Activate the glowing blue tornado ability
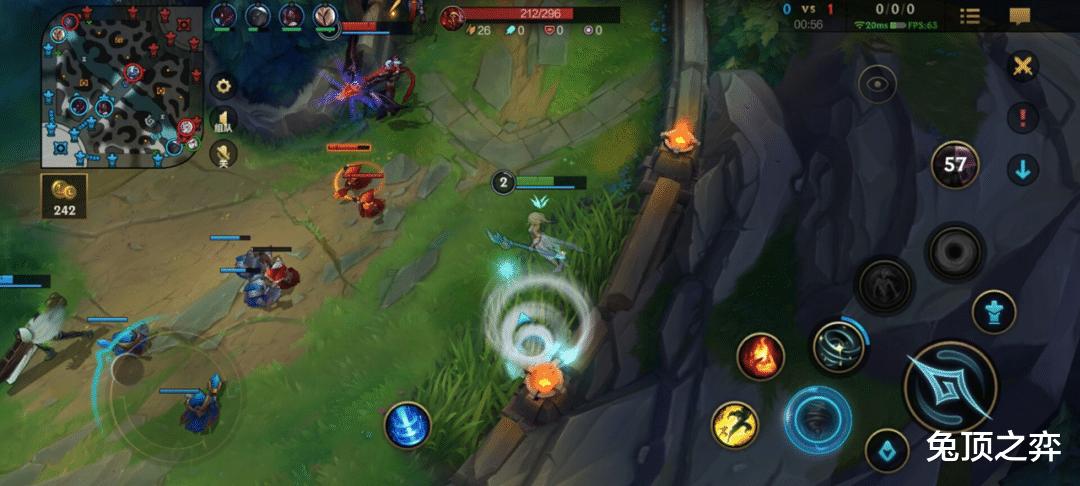The image size is (1080, 486). pyautogui.click(x=817, y=420)
